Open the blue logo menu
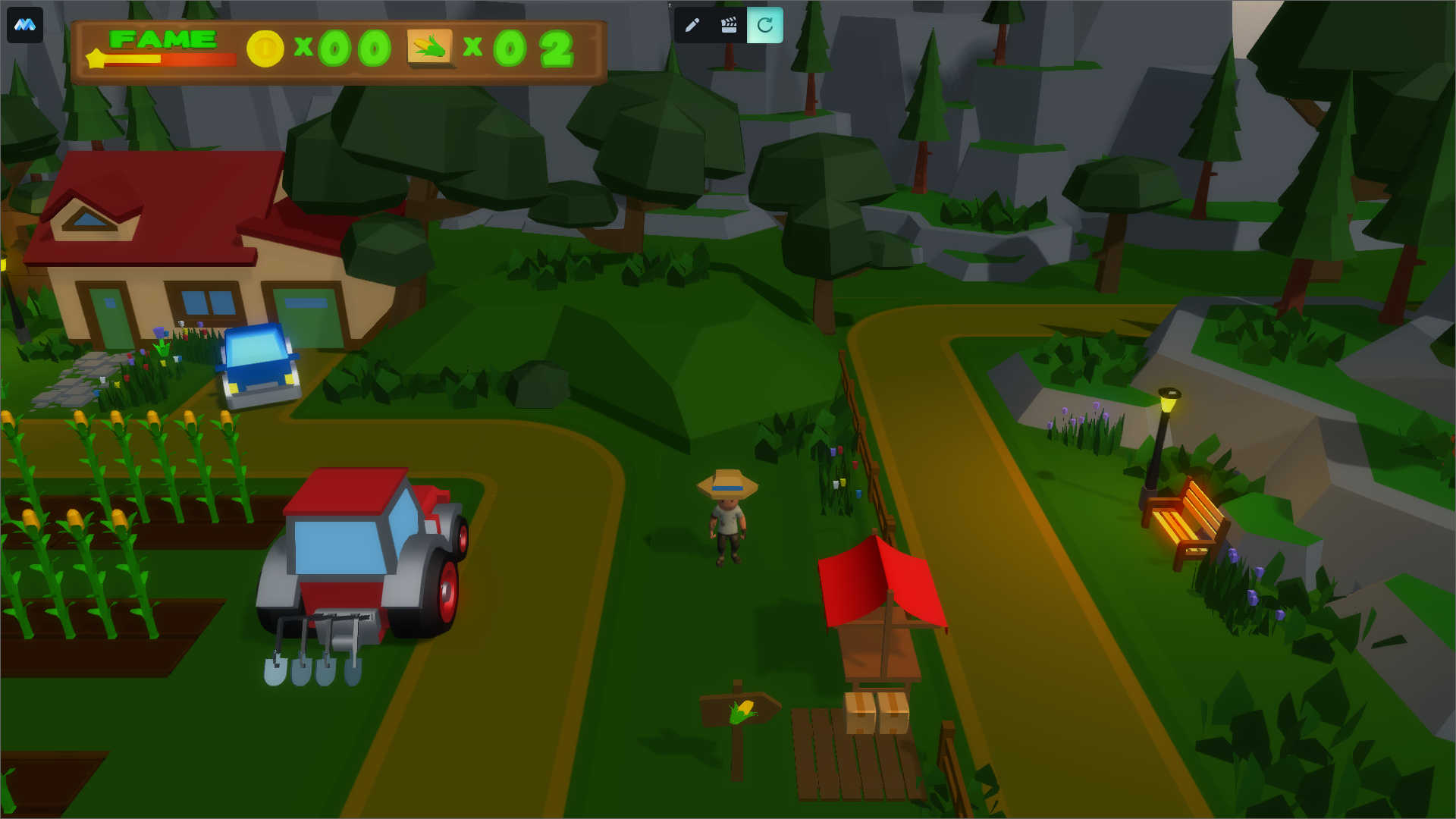 coord(25,25)
